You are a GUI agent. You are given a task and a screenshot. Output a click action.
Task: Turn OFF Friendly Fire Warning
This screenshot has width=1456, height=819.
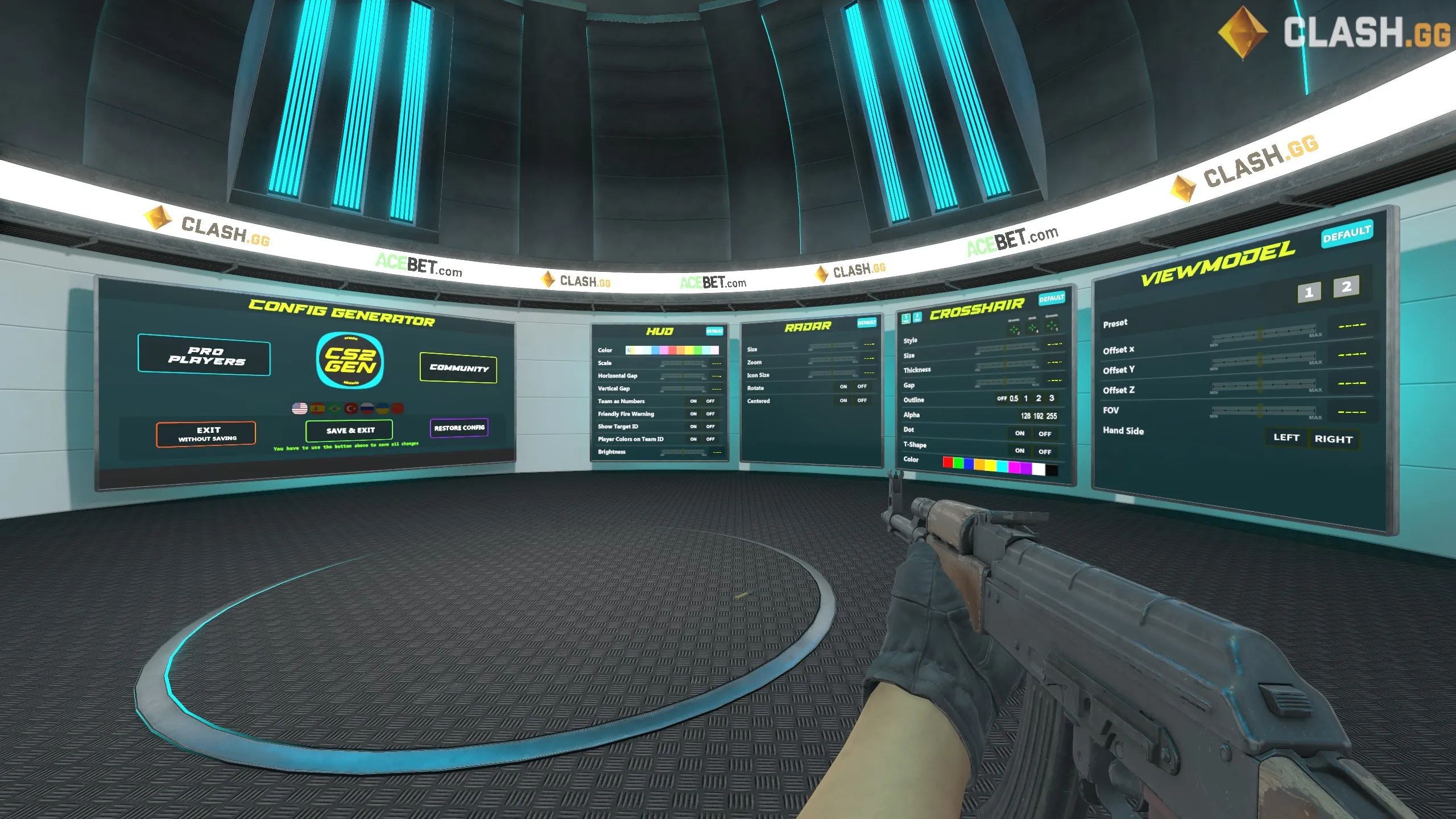point(709,413)
